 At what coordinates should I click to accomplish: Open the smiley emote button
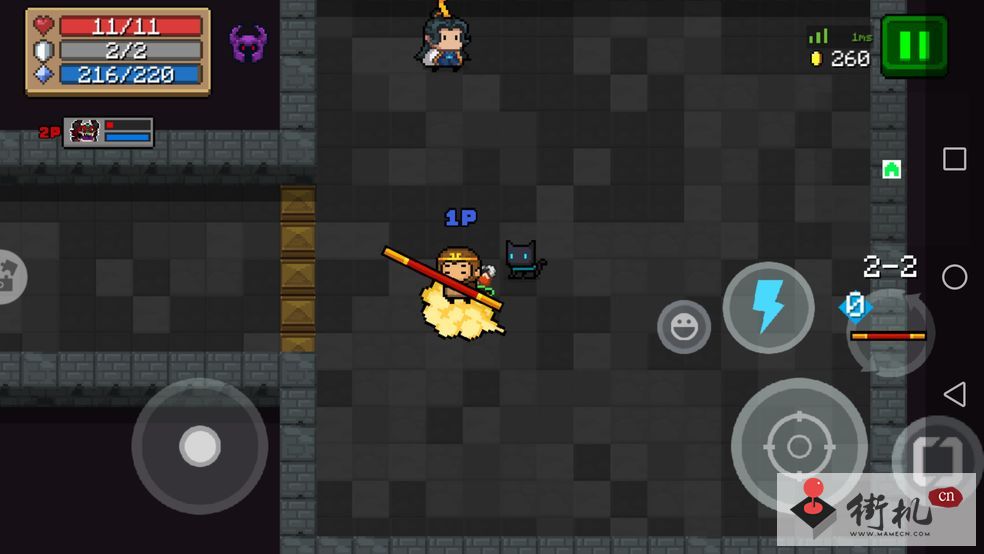point(684,327)
